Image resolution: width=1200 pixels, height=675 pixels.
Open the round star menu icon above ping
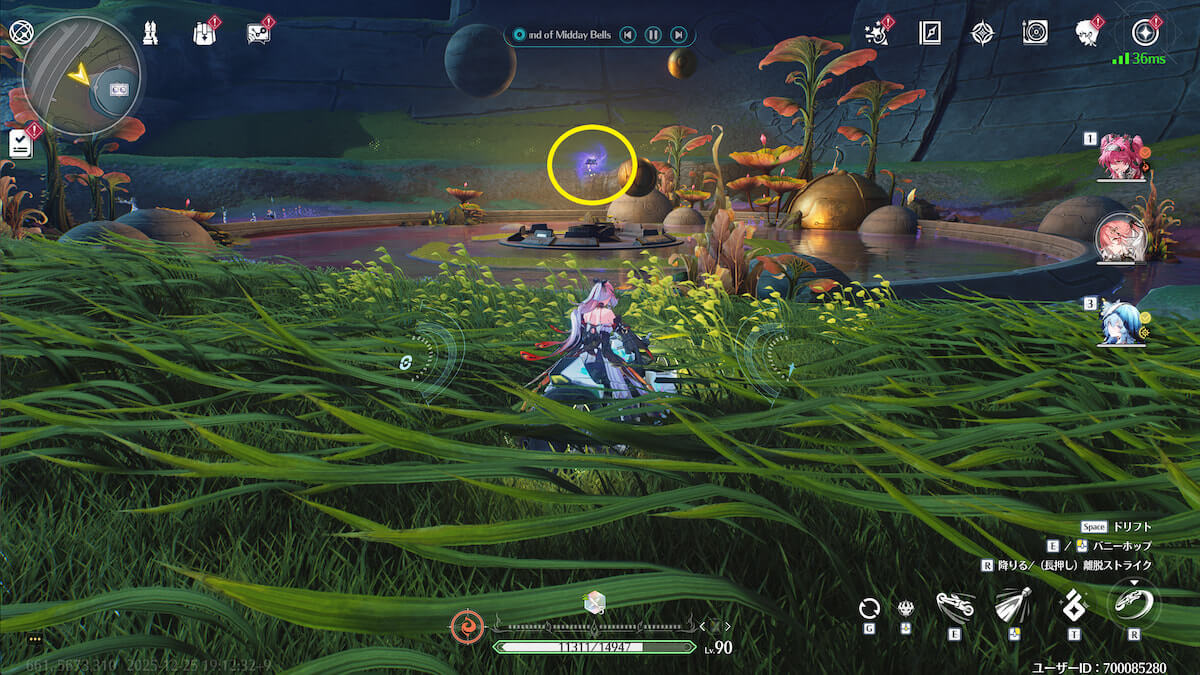(1143, 33)
